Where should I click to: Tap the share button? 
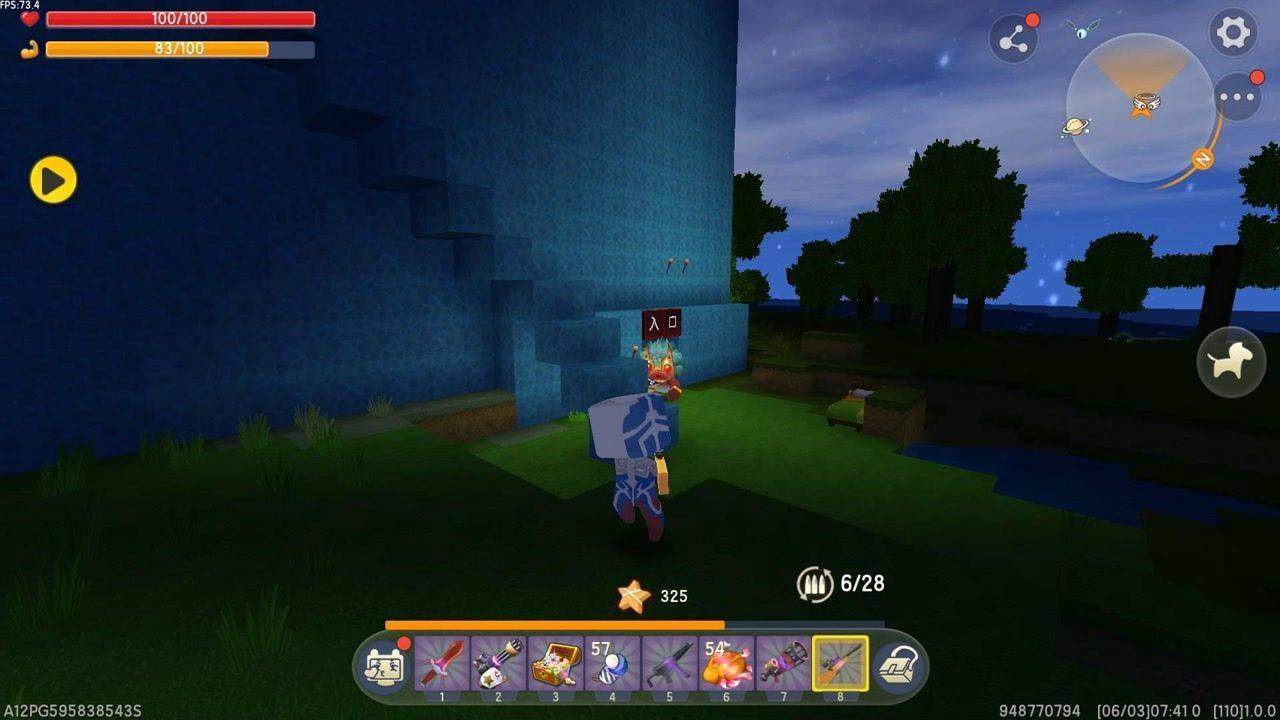tap(1013, 40)
